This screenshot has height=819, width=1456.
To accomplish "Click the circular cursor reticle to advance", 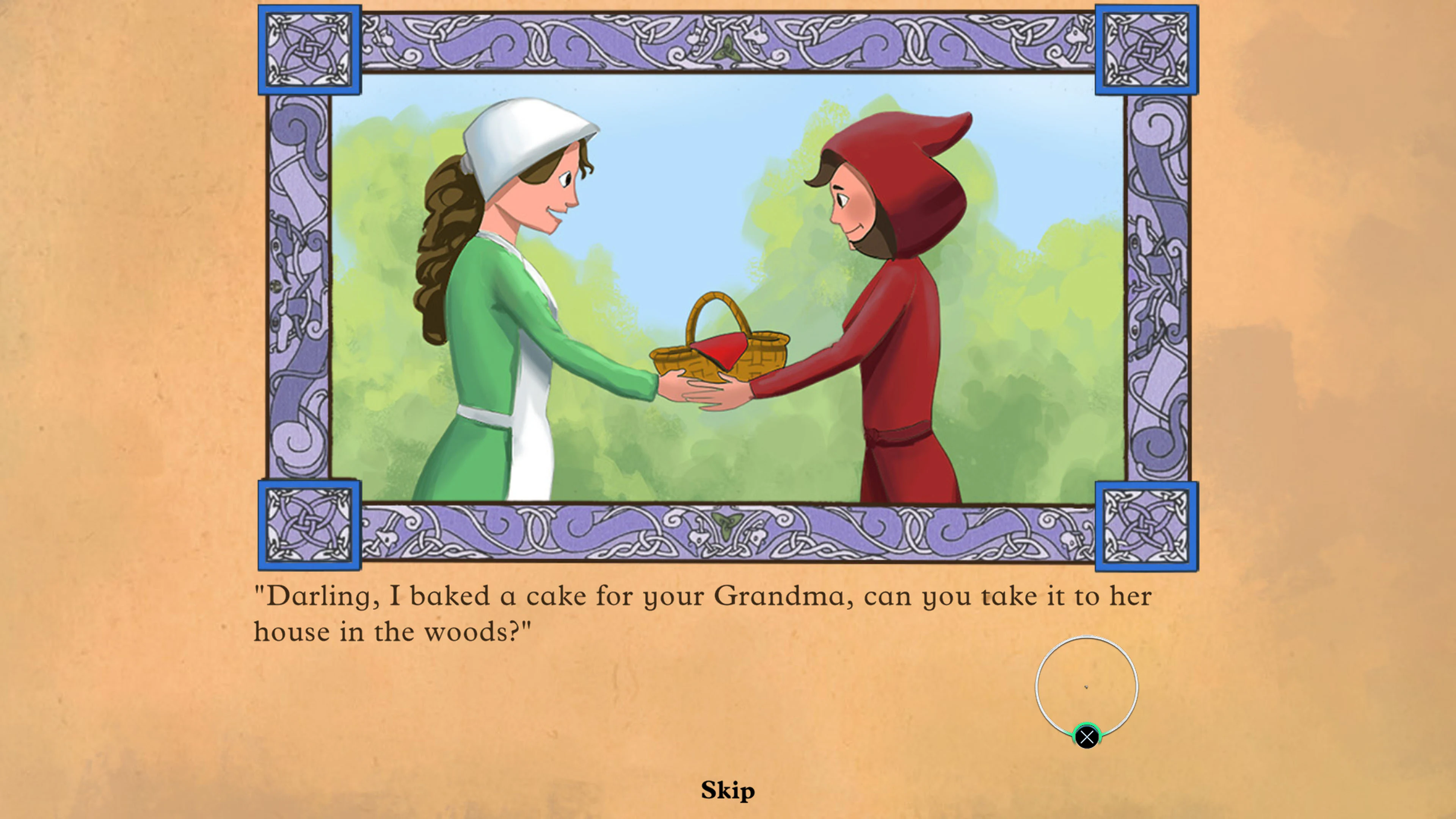I will 1086,686.
